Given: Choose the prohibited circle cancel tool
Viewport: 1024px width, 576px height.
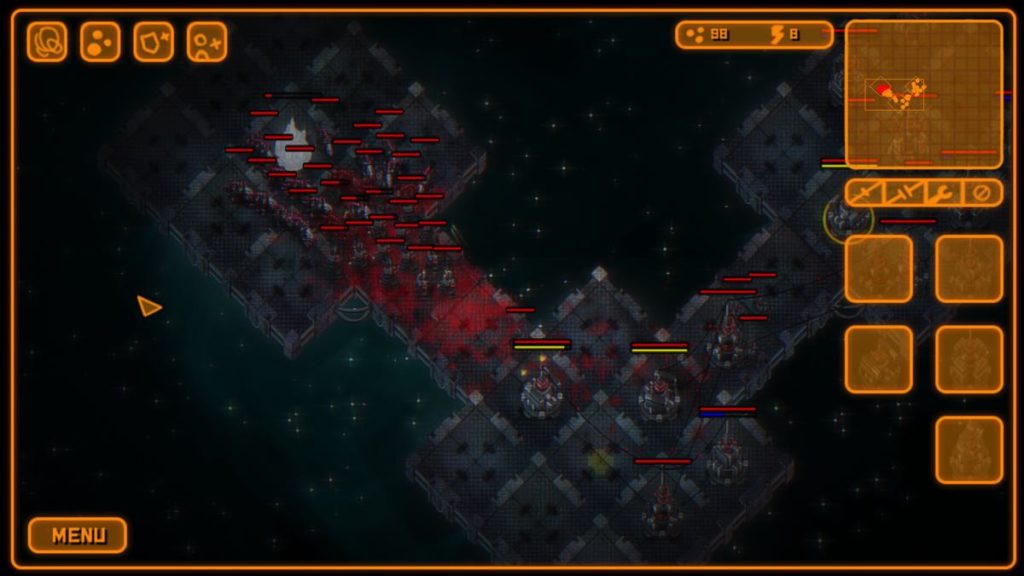Looking at the screenshot, I should (x=981, y=193).
